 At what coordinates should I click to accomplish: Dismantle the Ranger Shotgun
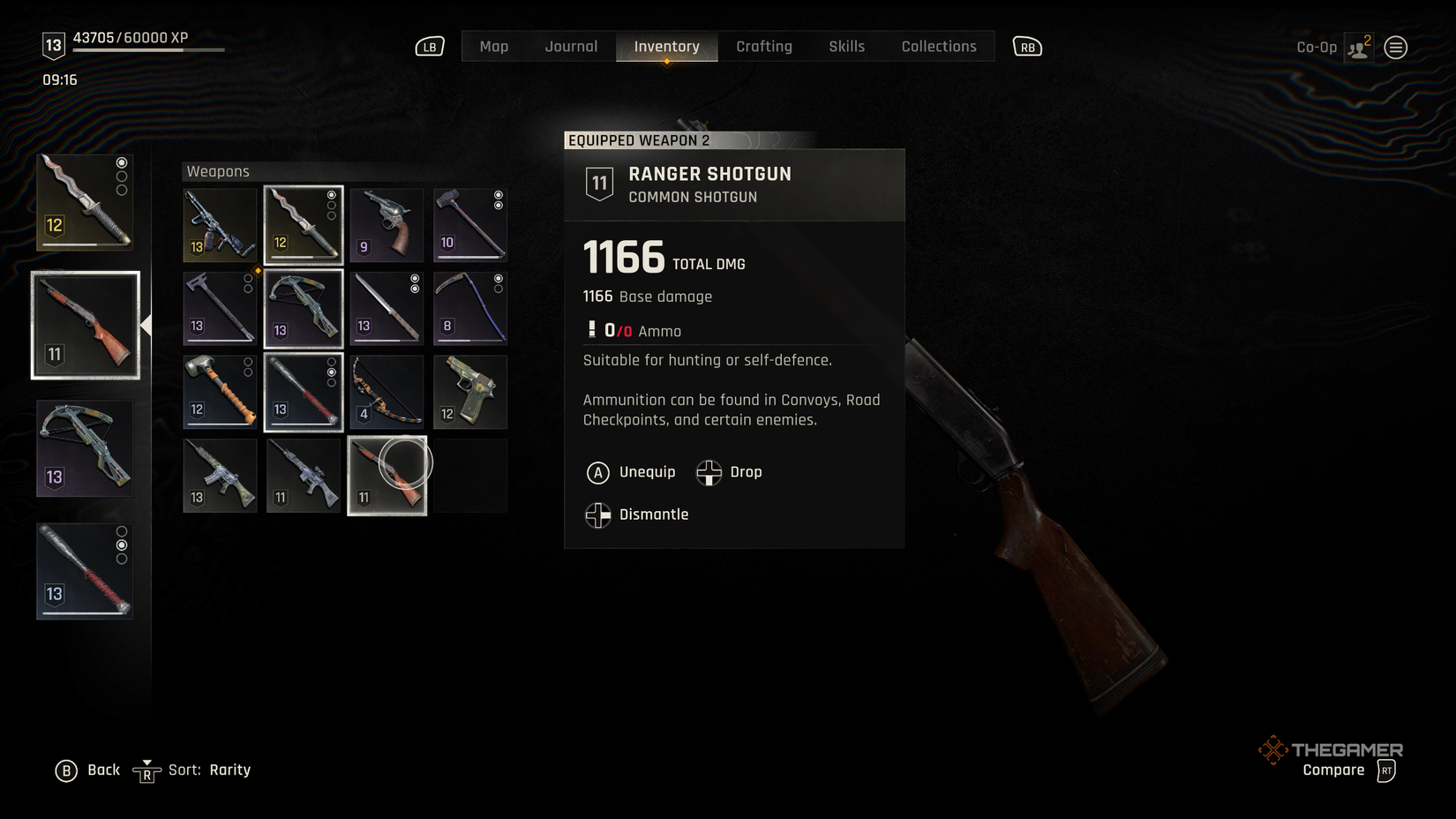[x=639, y=515]
